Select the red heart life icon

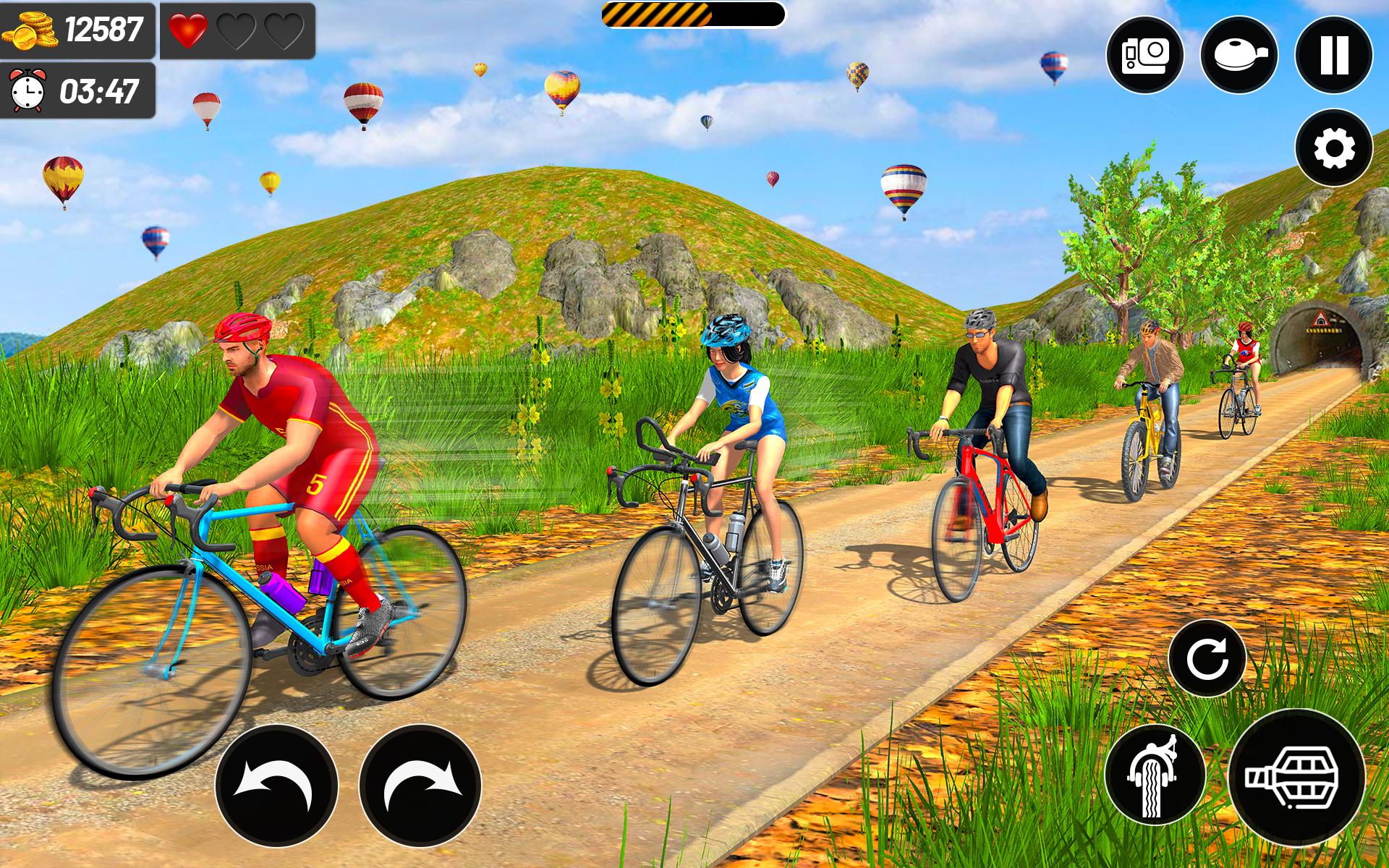pyautogui.click(x=190, y=30)
